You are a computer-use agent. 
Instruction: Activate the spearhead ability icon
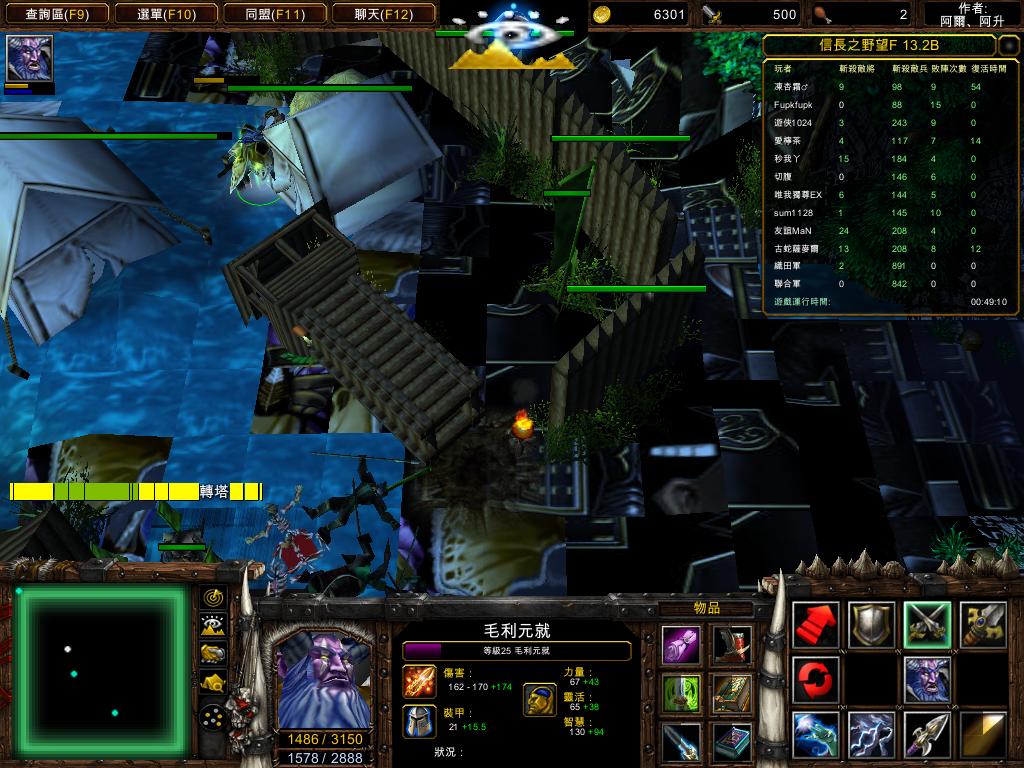(x=927, y=735)
